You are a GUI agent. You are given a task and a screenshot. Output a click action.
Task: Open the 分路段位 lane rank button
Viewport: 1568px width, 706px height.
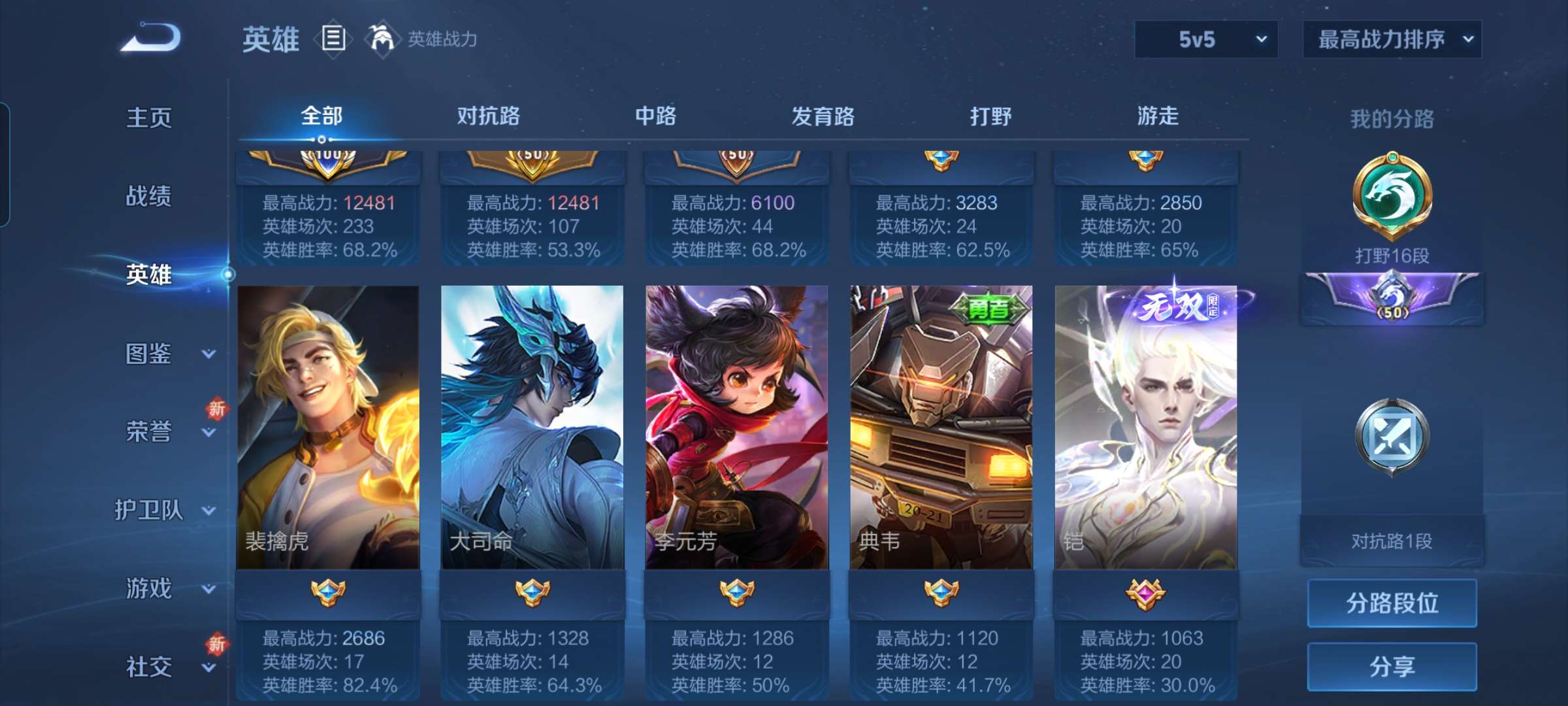1392,603
